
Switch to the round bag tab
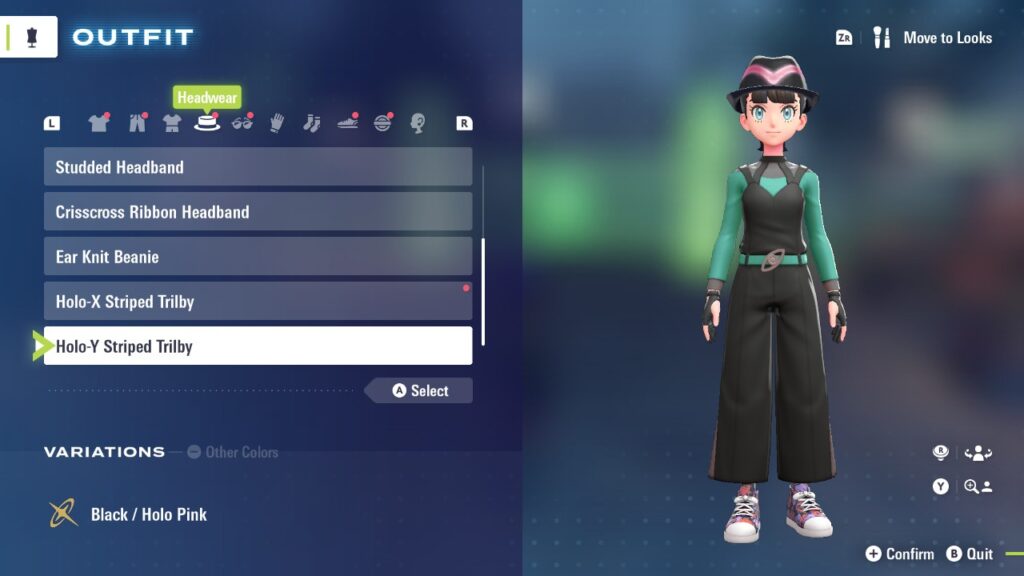[383, 123]
